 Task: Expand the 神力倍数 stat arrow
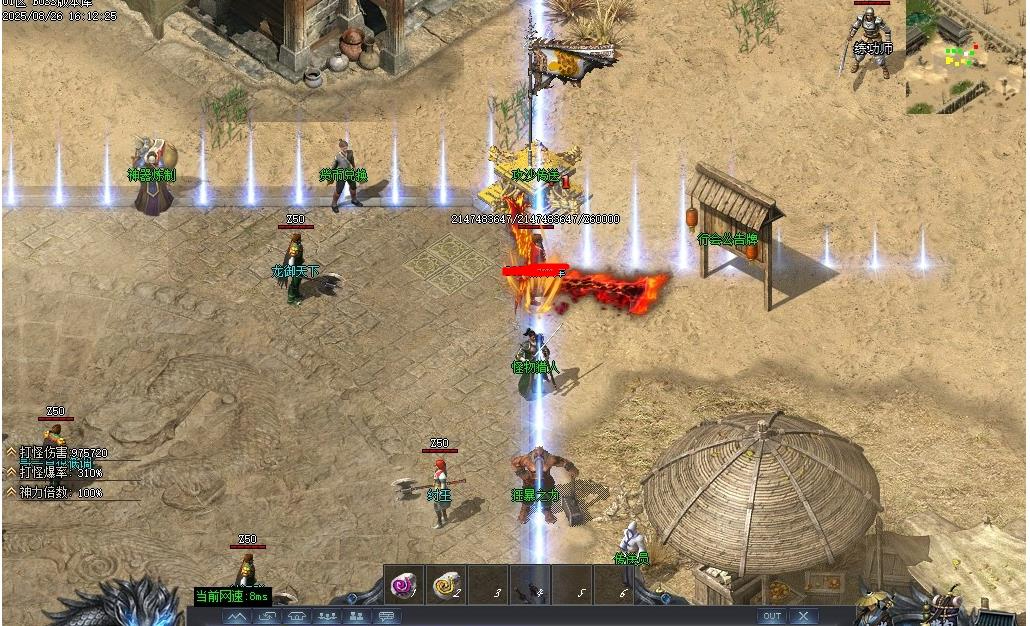pyautogui.click(x=11, y=492)
